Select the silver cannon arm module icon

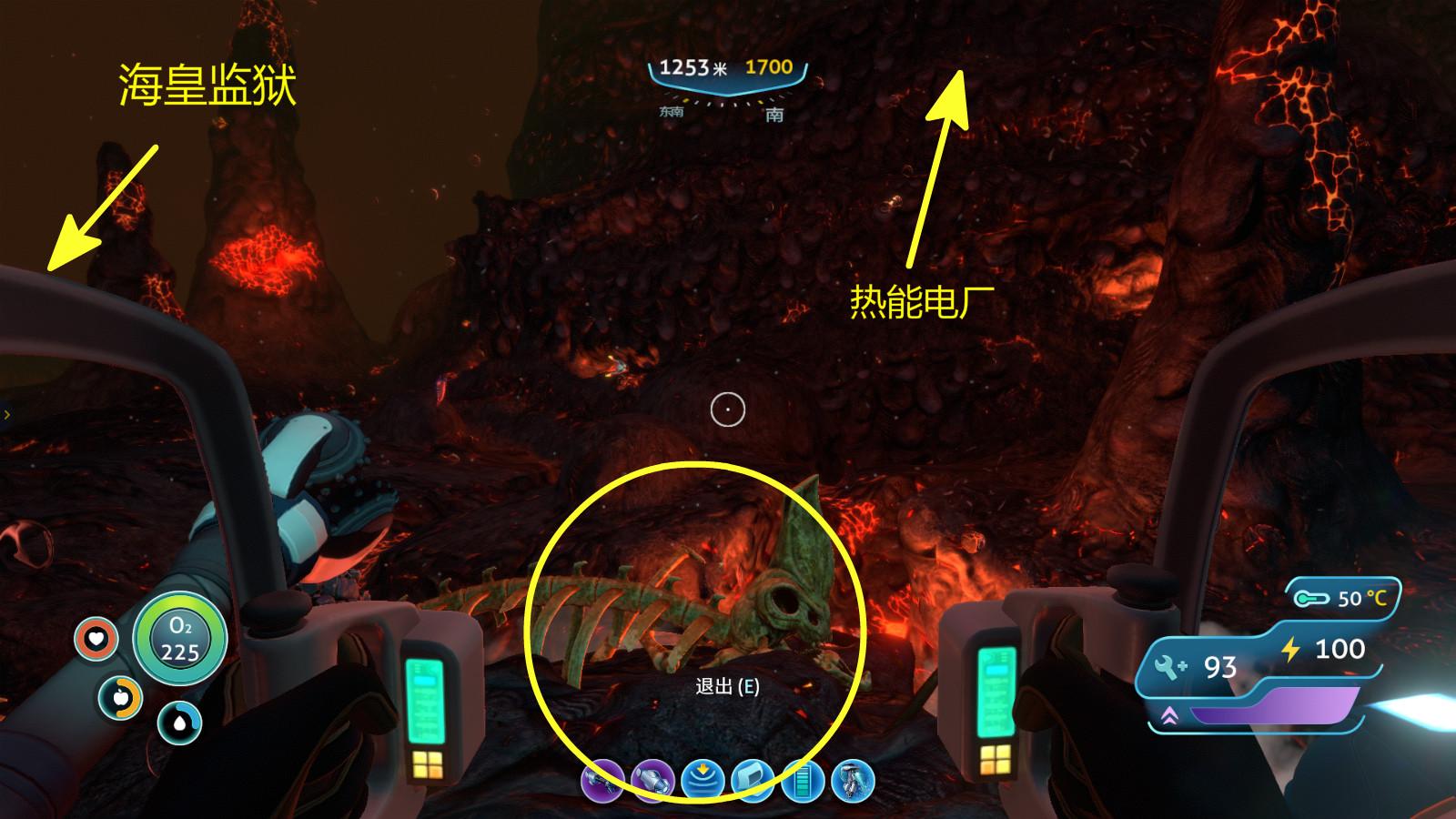pos(653,781)
